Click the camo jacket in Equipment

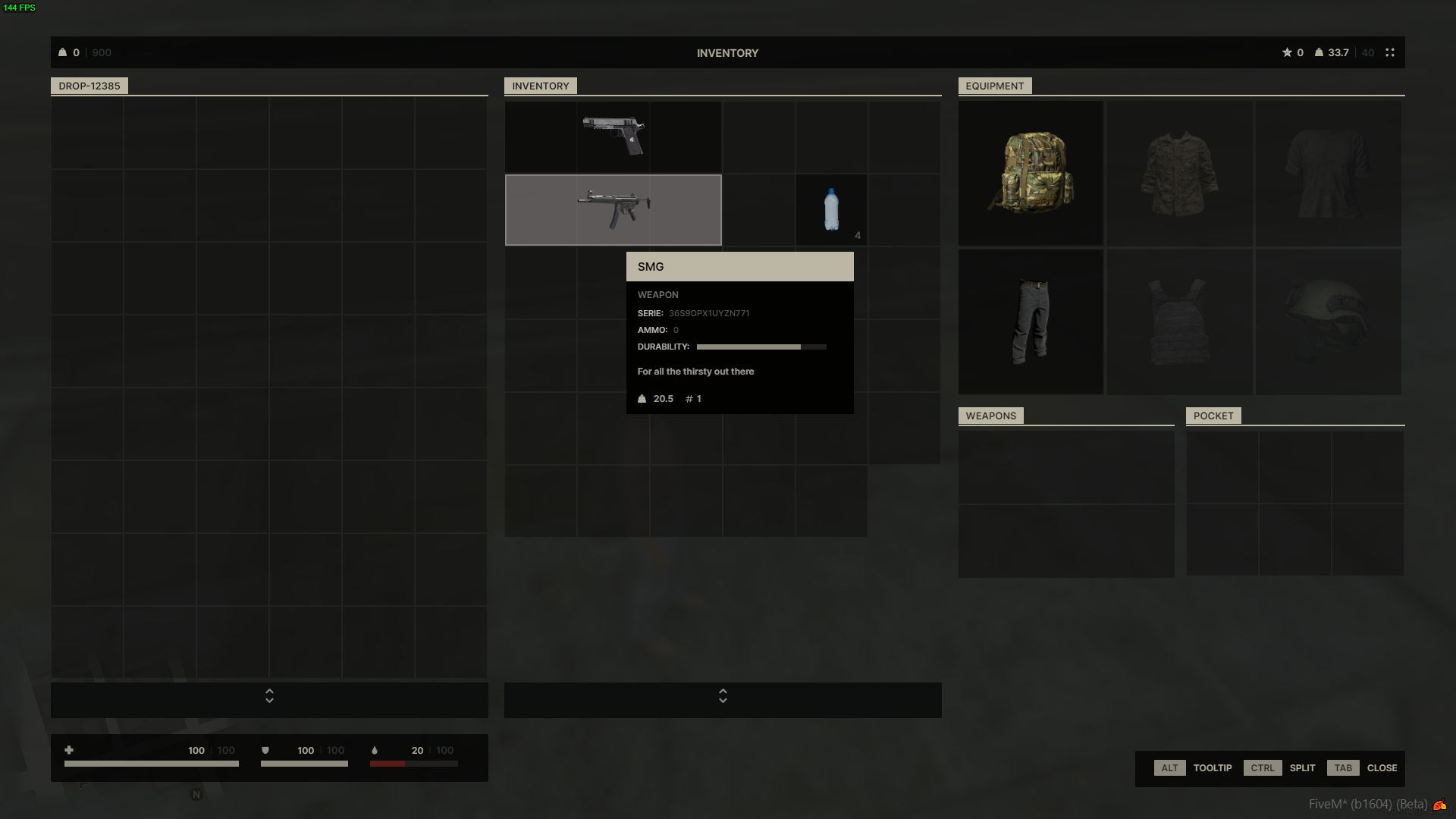pos(1179,173)
